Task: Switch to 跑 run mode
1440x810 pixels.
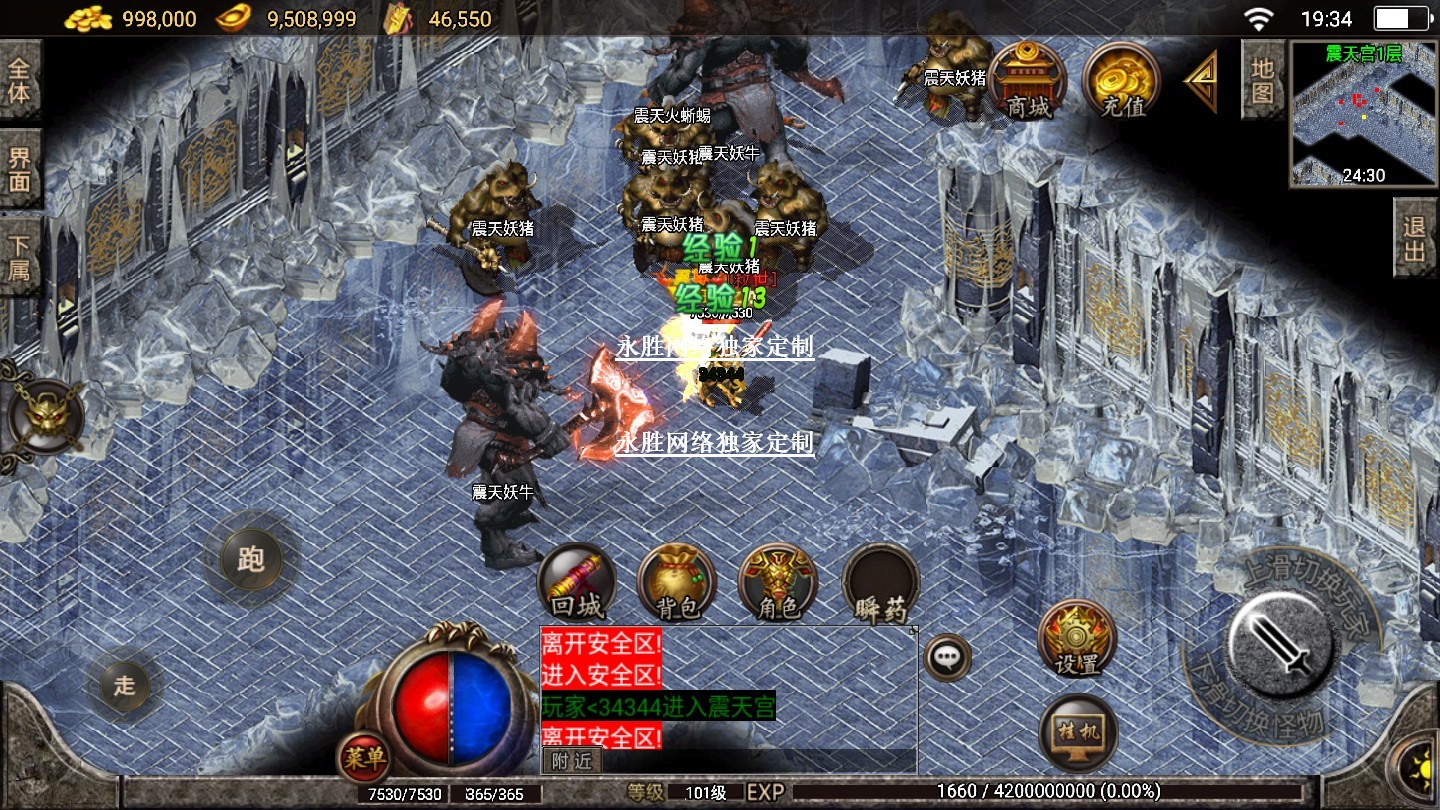Action: pos(250,558)
